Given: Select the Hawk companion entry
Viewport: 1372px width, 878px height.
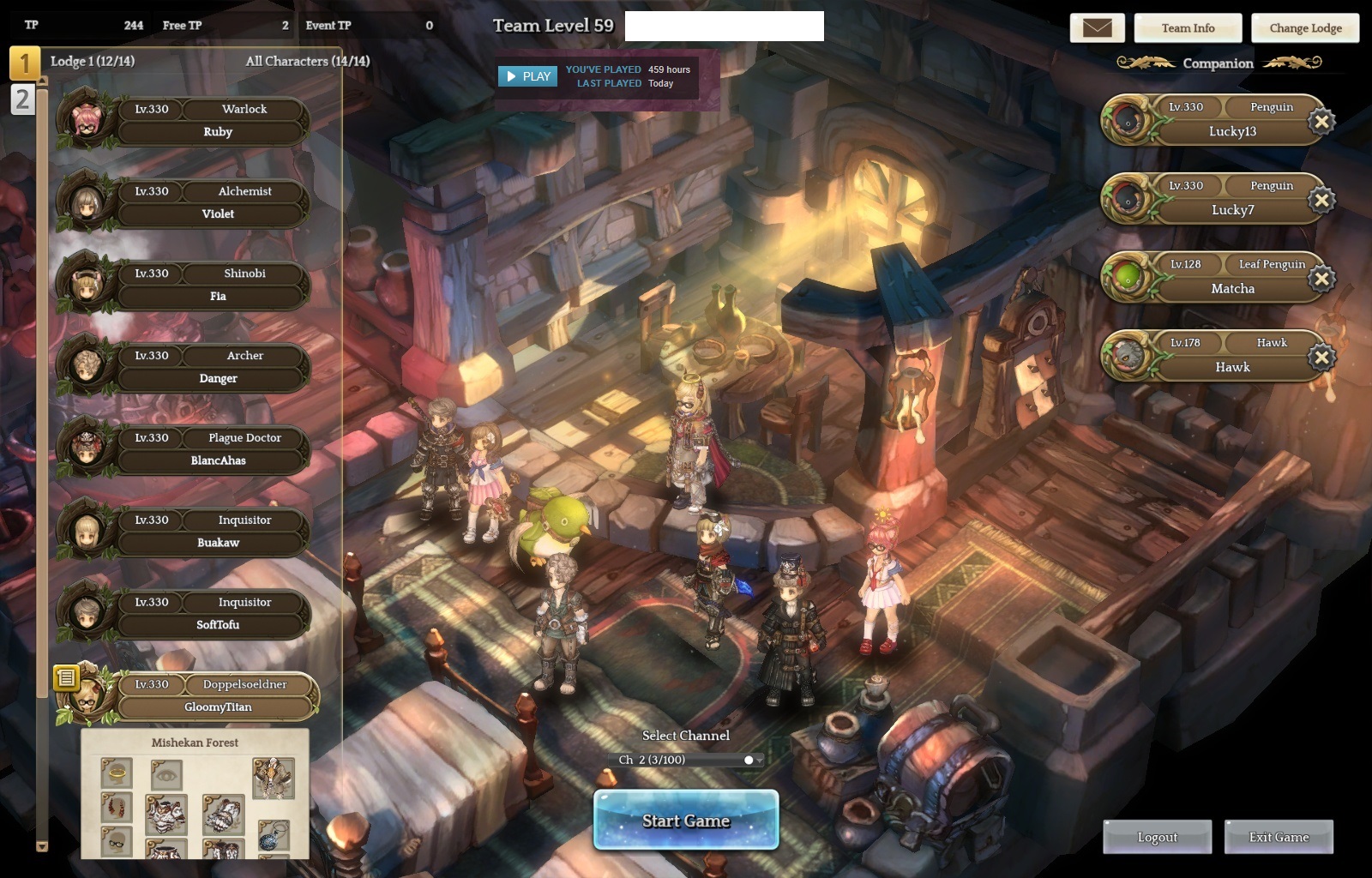Looking at the screenshot, I should [x=1231, y=356].
